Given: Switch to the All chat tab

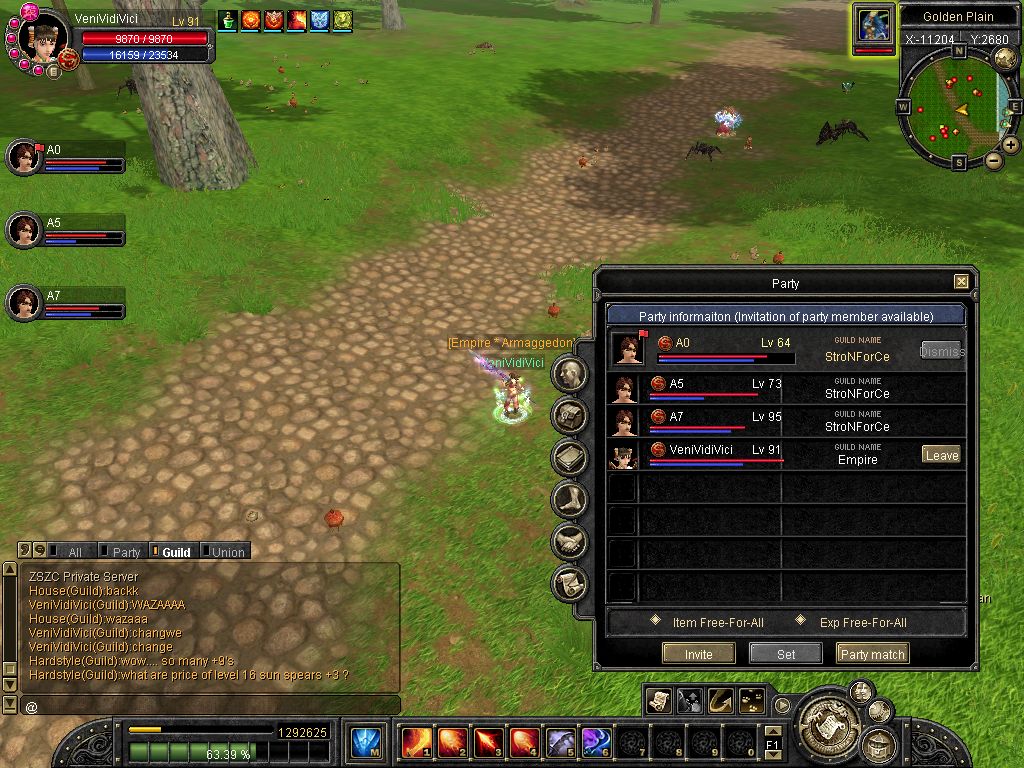Looking at the screenshot, I should click(69, 552).
